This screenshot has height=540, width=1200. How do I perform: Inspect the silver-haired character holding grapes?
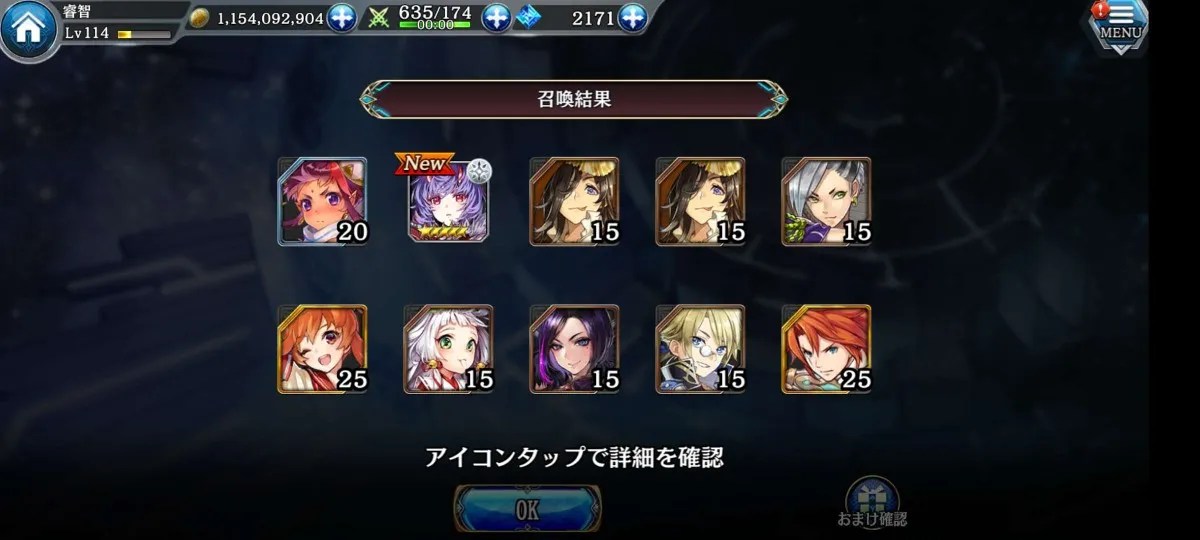pos(826,202)
